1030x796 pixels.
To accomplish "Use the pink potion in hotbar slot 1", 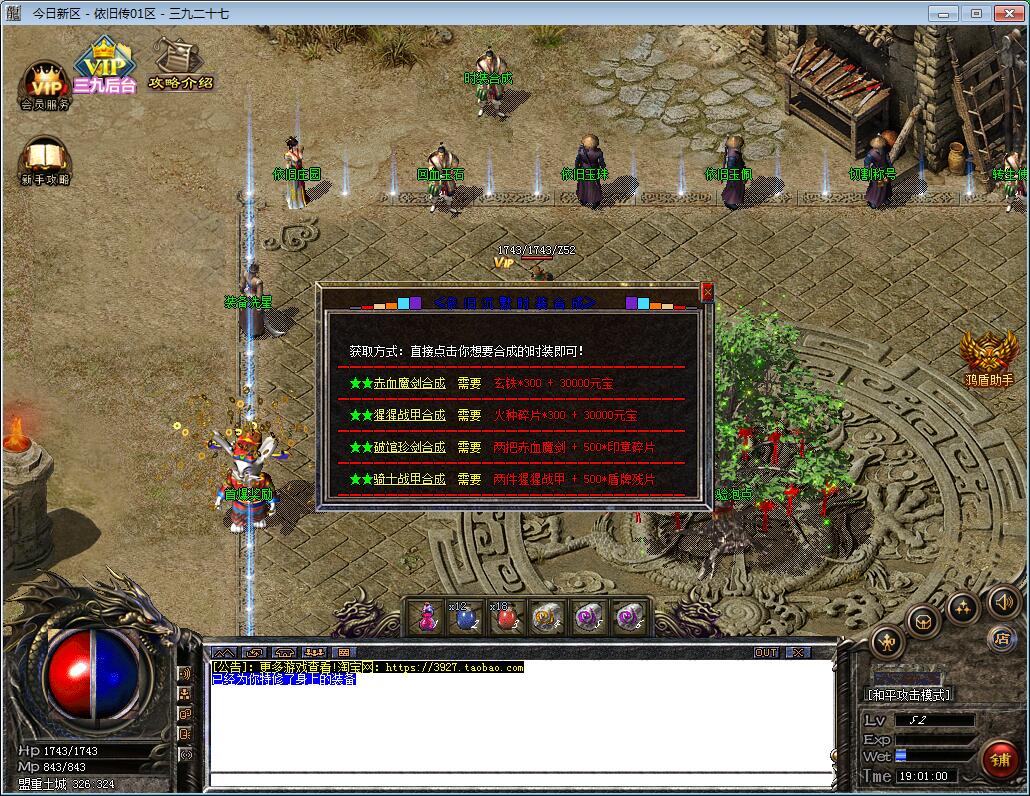I will (x=427, y=617).
